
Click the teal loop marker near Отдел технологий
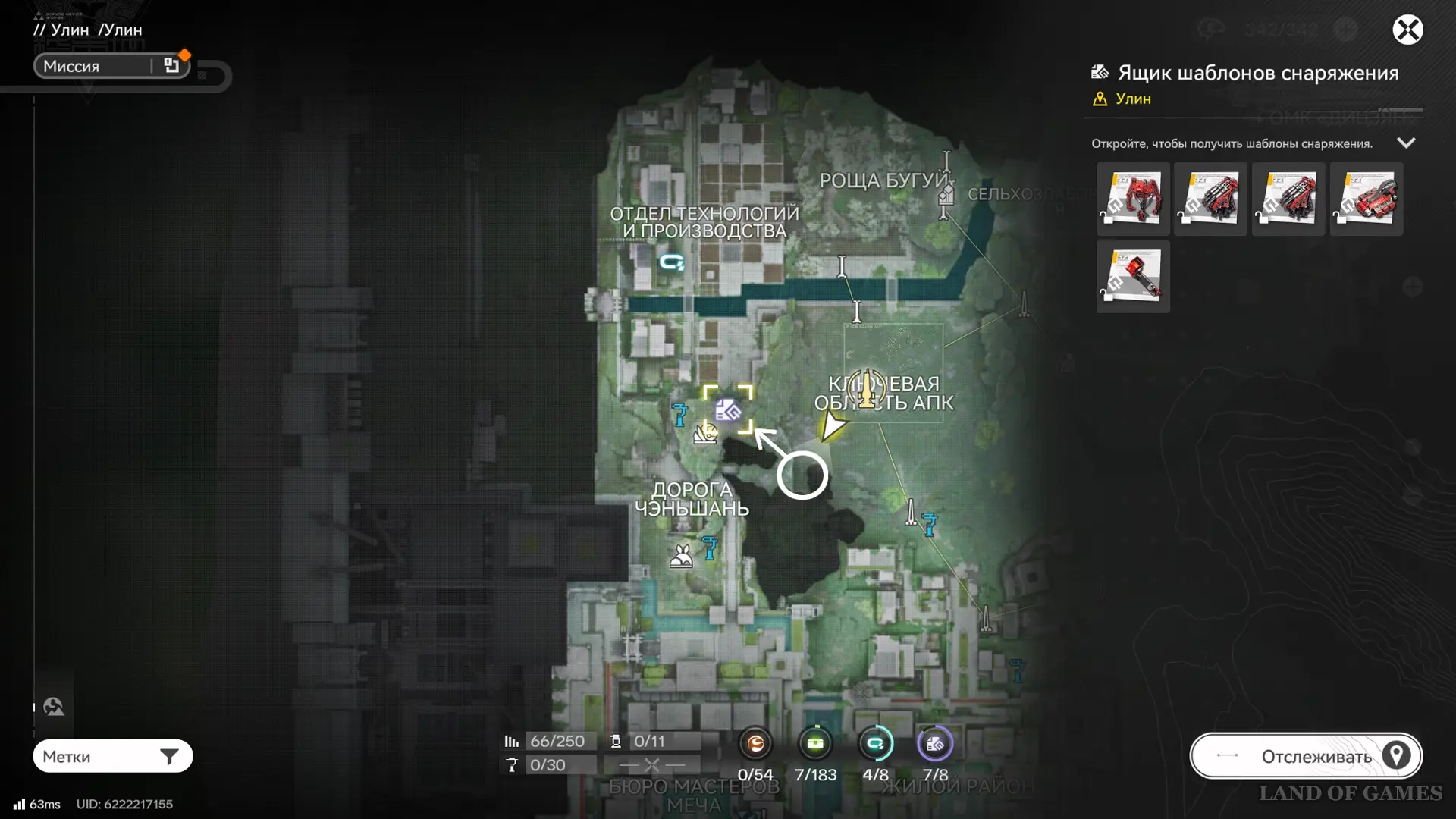point(671,262)
